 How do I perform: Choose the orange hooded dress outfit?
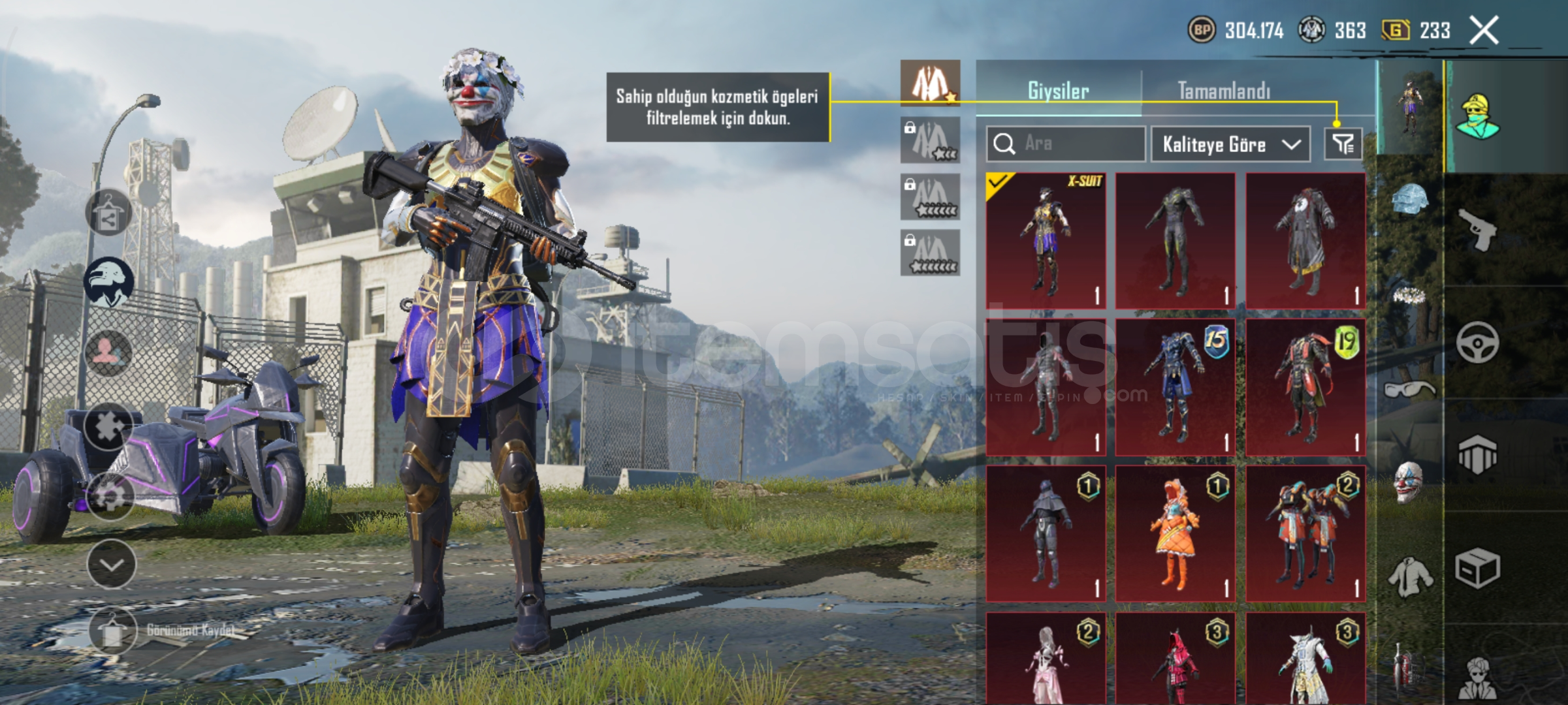1175,533
